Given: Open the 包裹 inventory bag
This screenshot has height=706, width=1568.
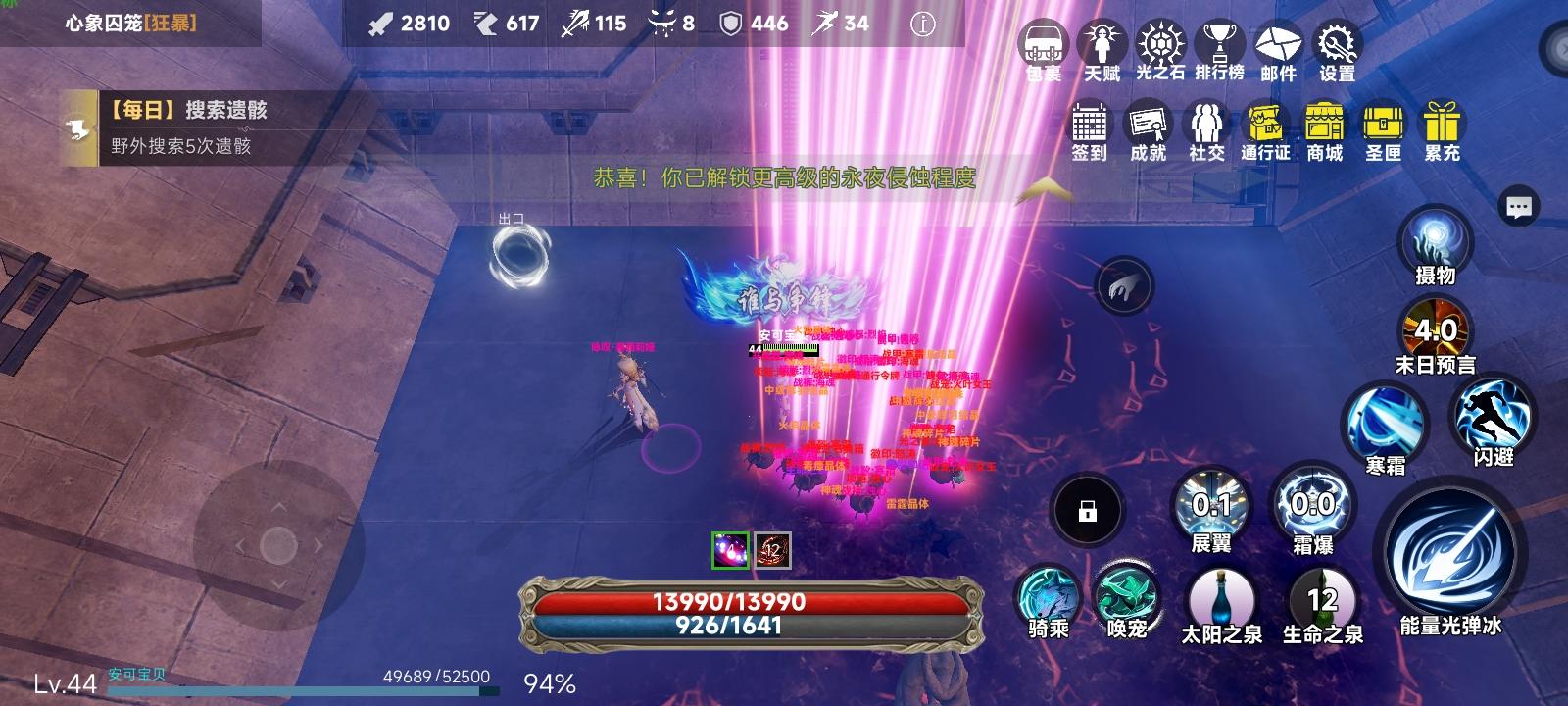Looking at the screenshot, I should [x=1042, y=44].
